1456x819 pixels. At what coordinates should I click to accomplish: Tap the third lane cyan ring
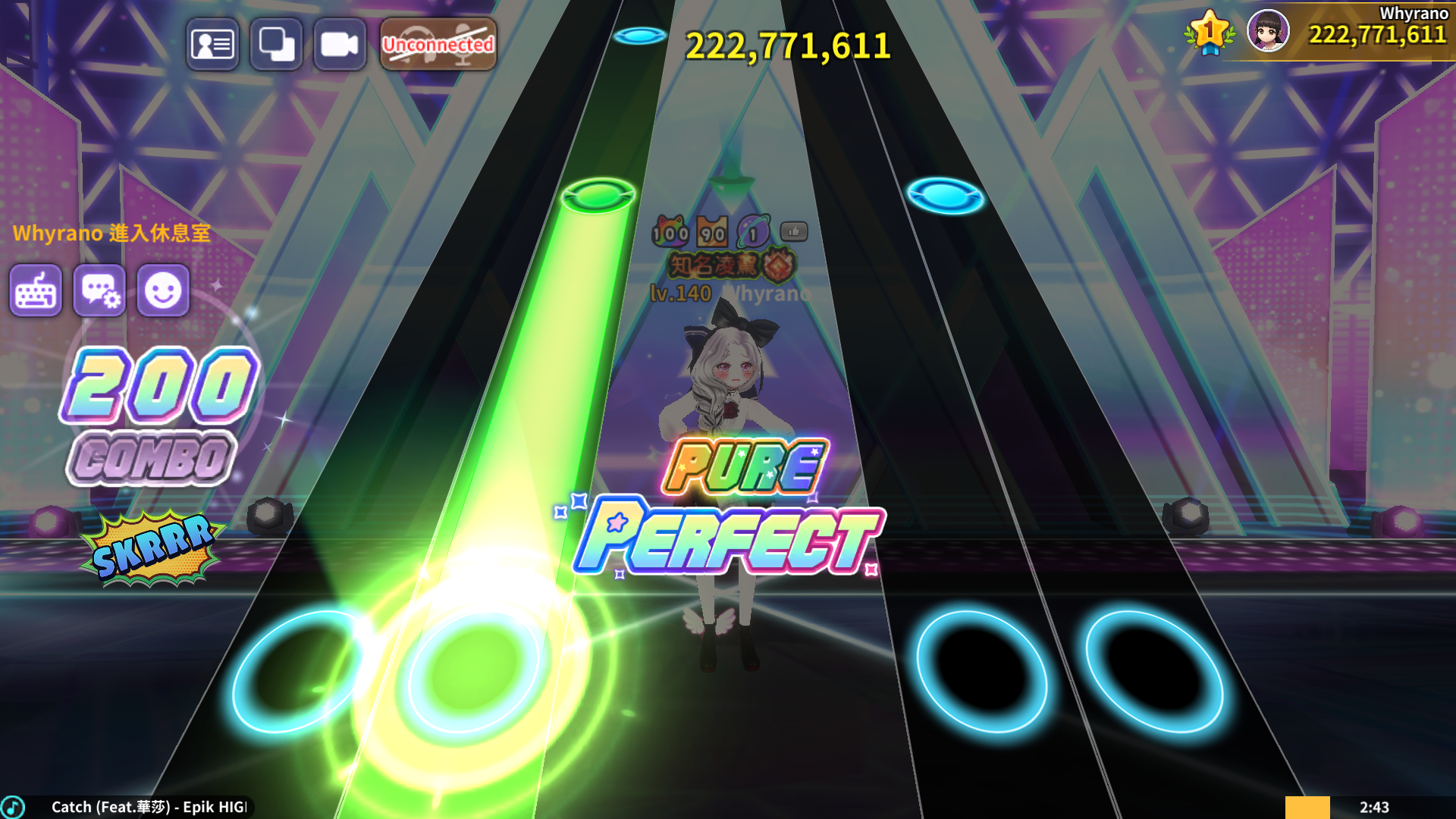pyautogui.click(x=982, y=672)
